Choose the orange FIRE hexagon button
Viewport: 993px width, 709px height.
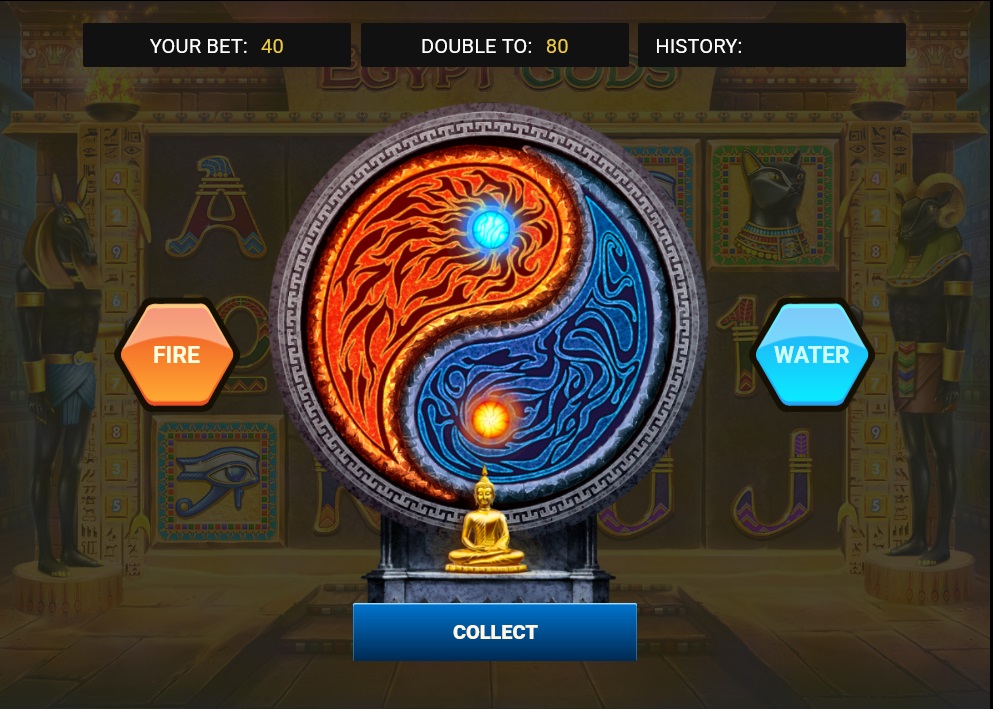(x=177, y=355)
